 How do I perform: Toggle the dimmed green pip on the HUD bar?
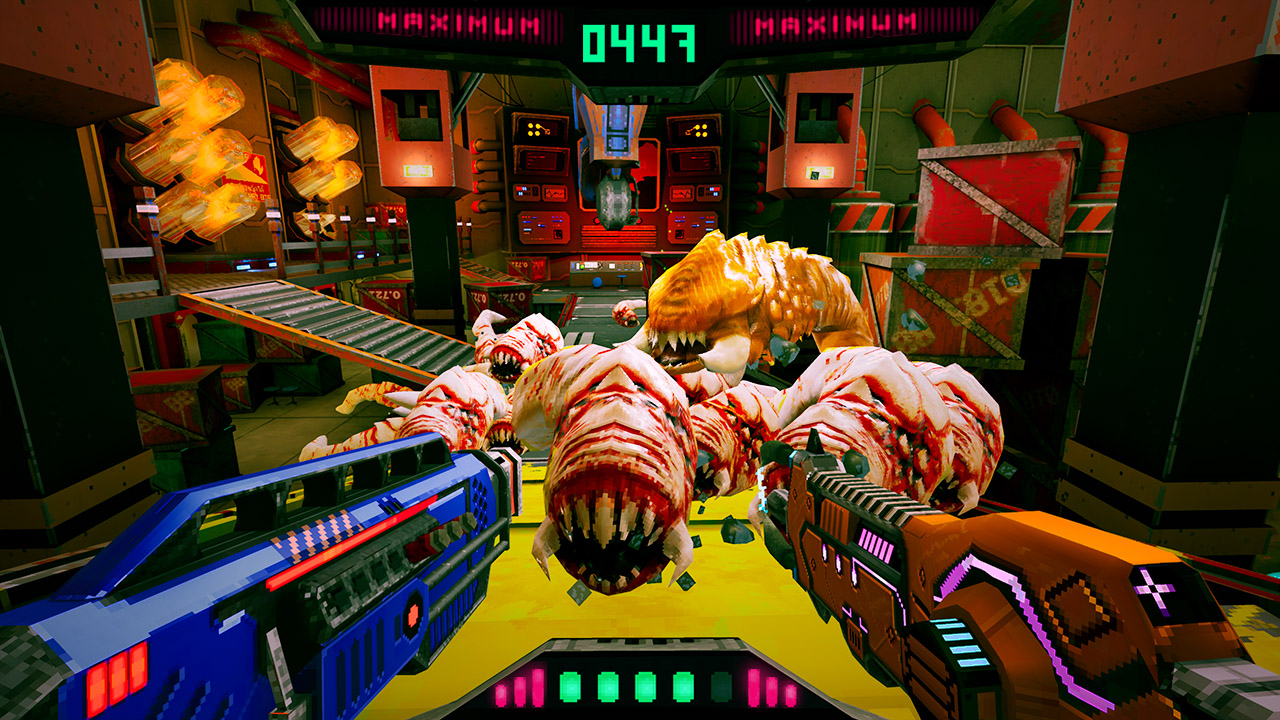(722, 687)
